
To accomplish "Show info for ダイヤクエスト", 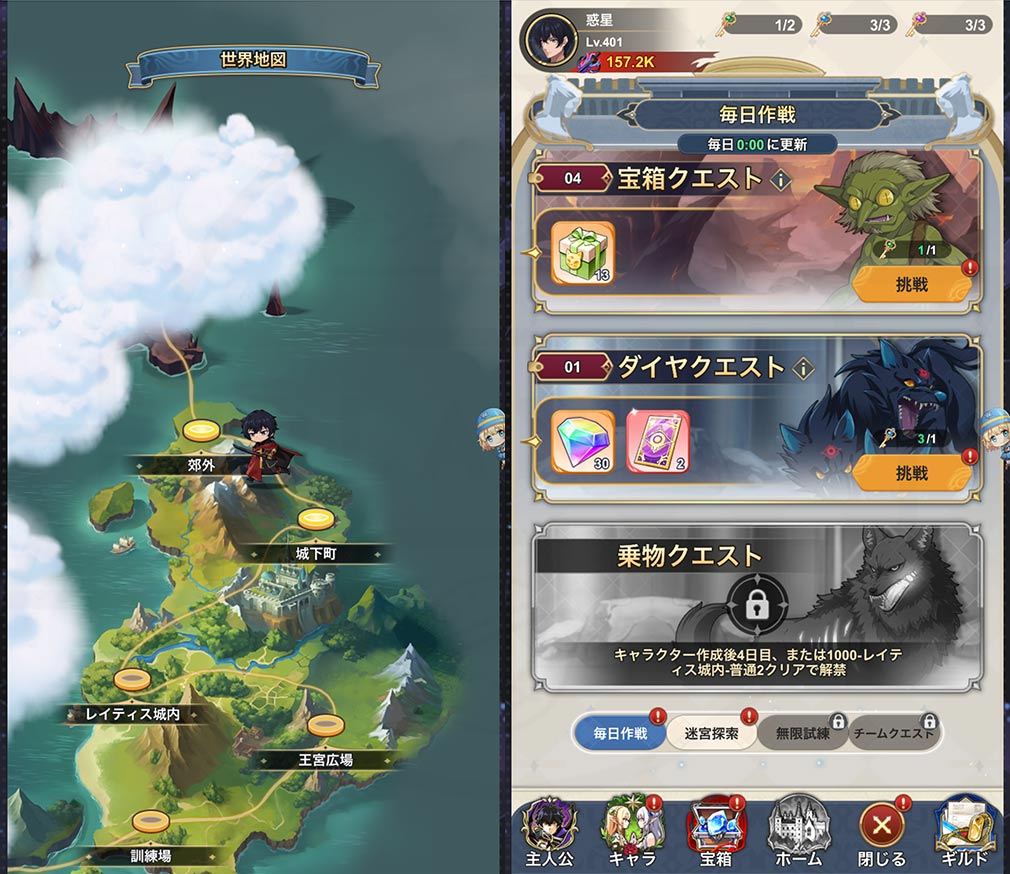I will click(x=802, y=369).
